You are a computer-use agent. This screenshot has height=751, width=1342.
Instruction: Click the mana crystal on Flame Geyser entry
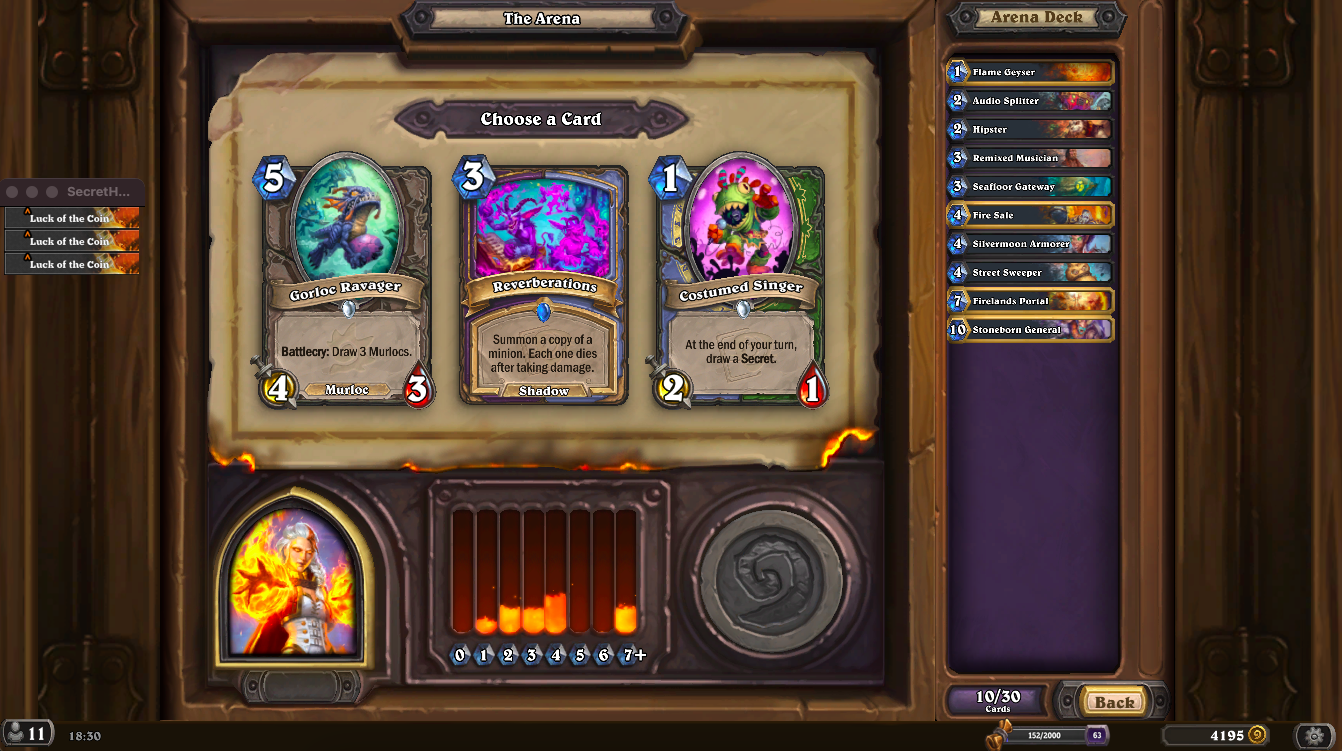(956, 71)
